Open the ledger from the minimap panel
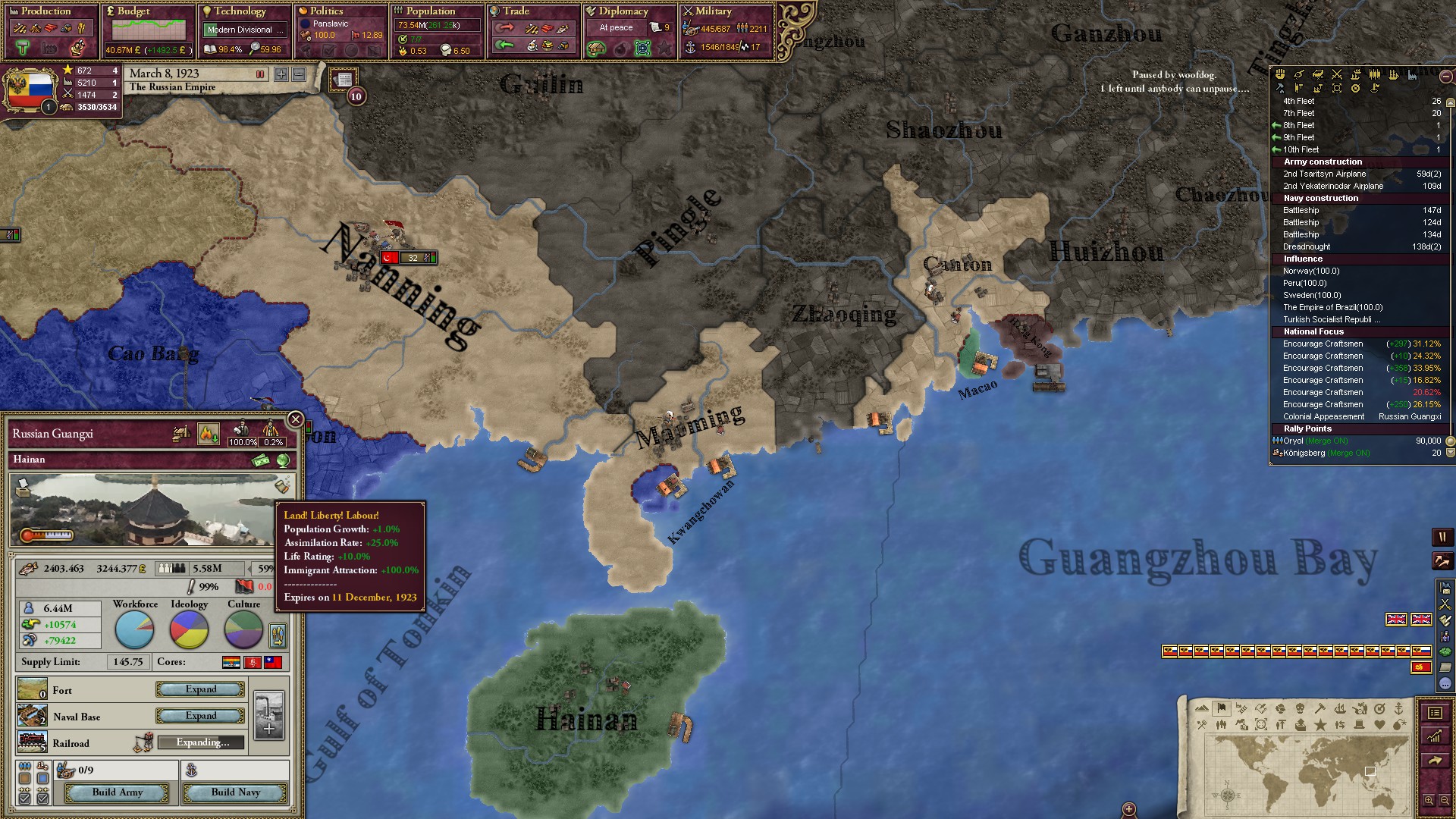 (1434, 713)
